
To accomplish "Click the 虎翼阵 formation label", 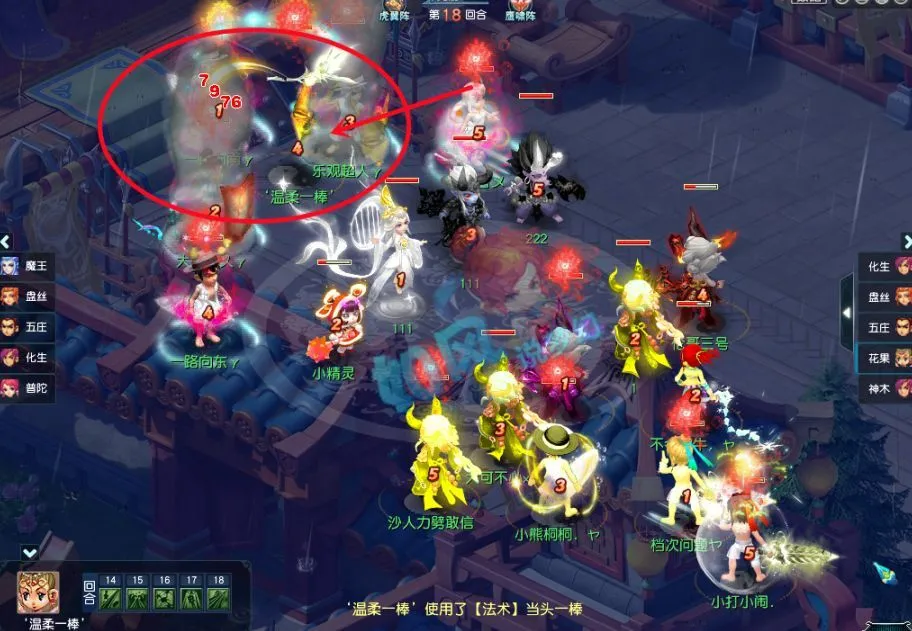I will [x=396, y=15].
